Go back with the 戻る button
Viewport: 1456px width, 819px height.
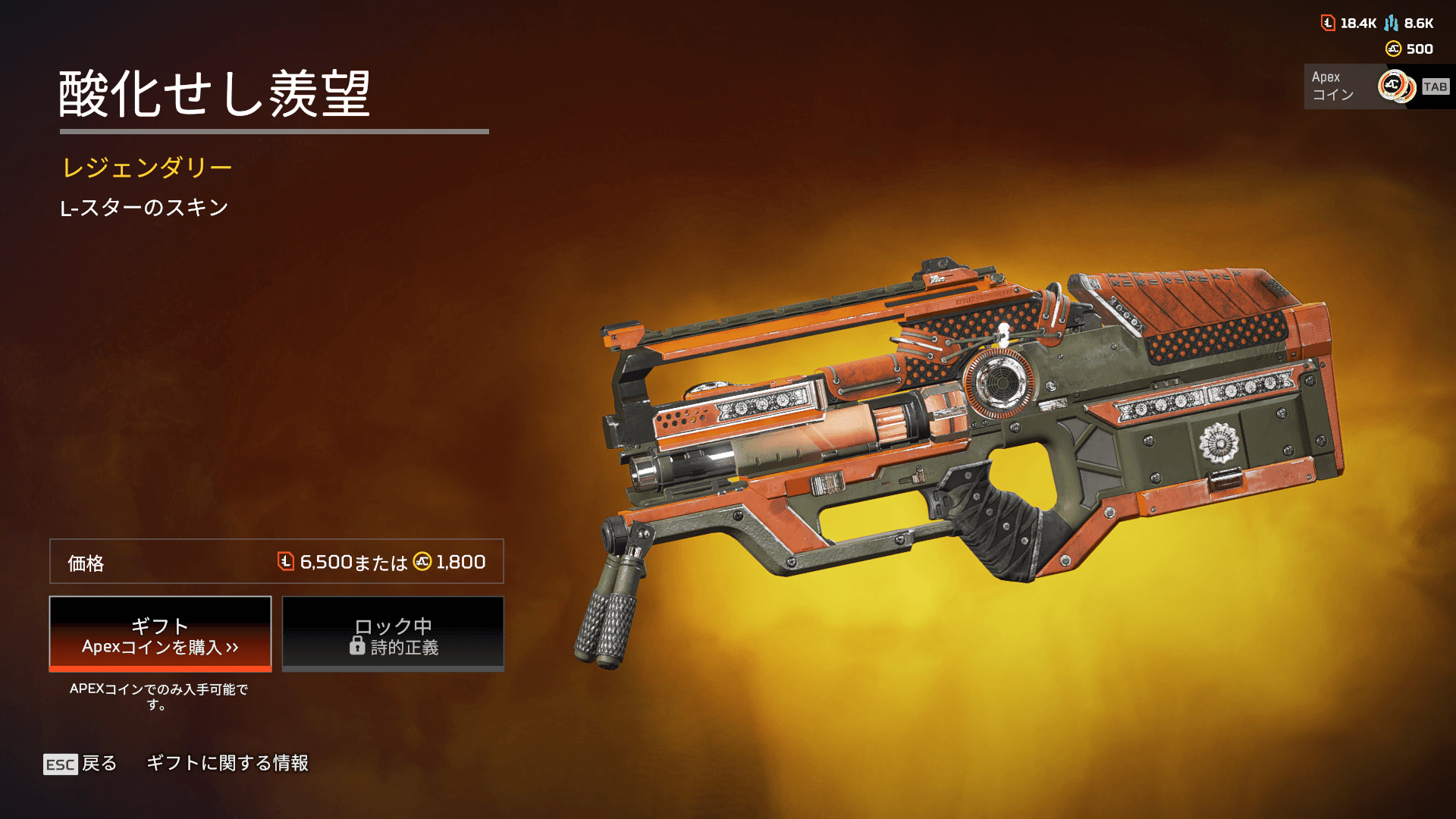point(80,764)
